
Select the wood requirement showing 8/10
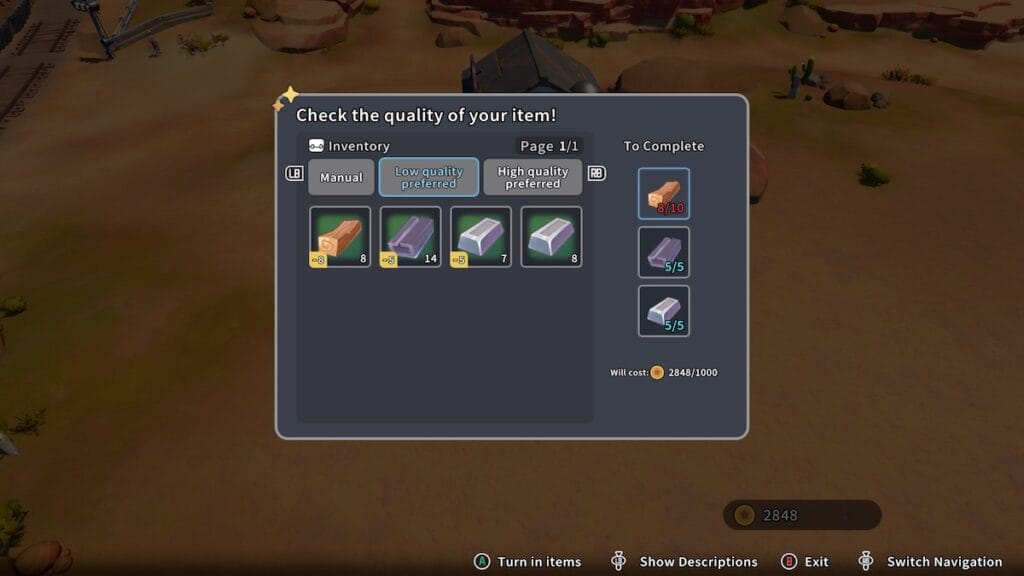(664, 193)
